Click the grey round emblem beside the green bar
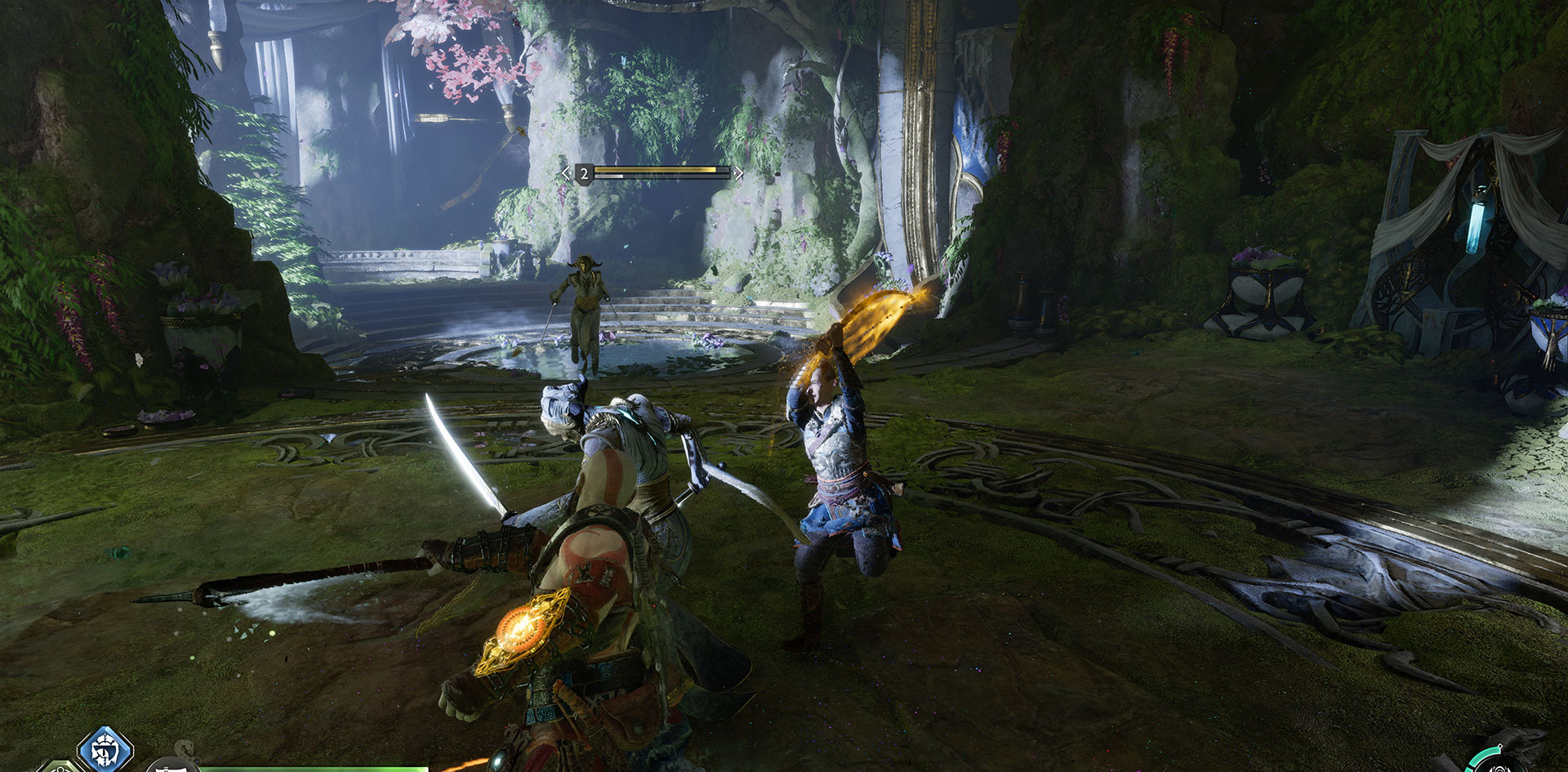This screenshot has height=772, width=1568. pyautogui.click(x=172, y=766)
